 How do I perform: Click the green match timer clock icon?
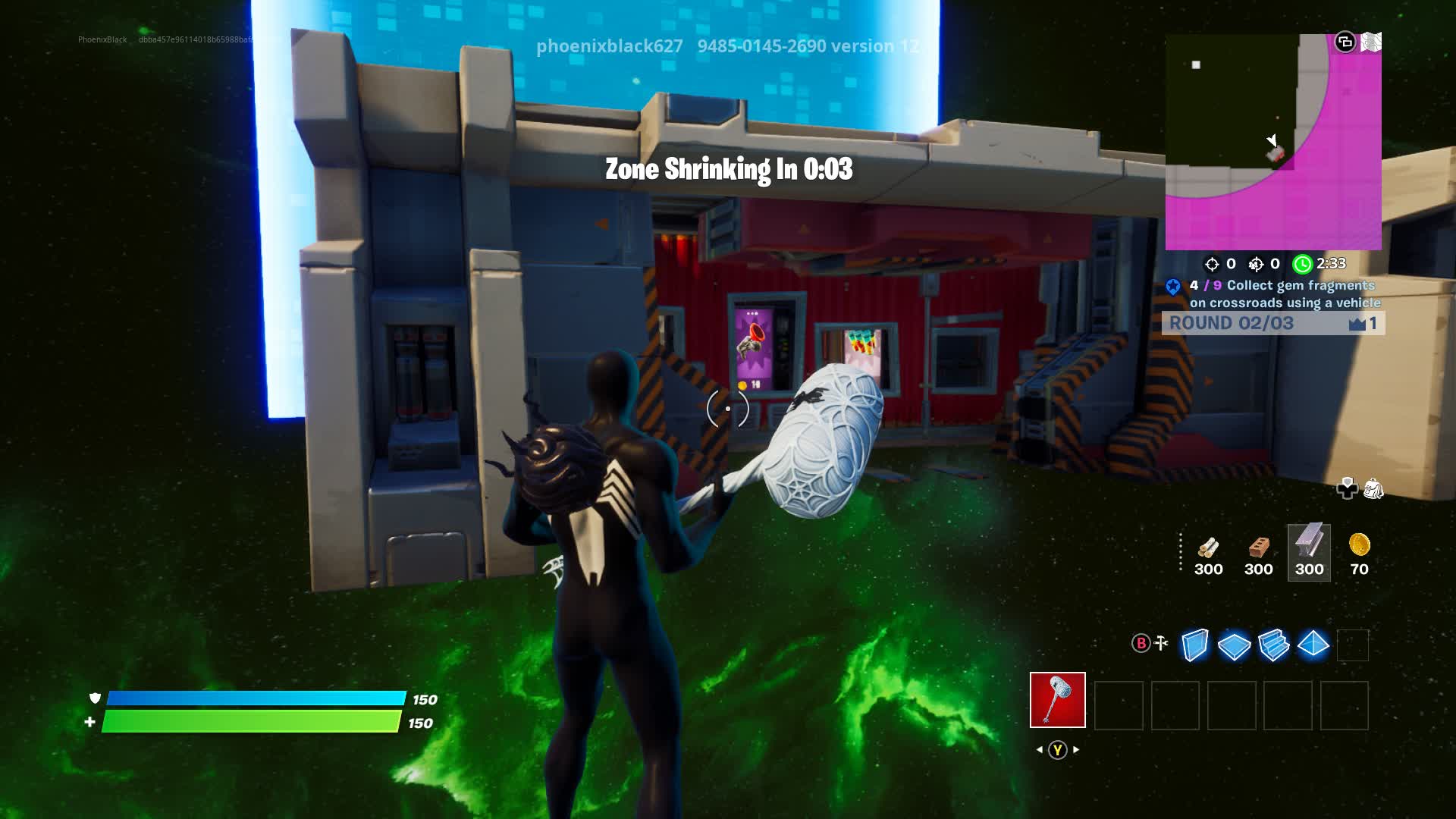coord(1302,265)
